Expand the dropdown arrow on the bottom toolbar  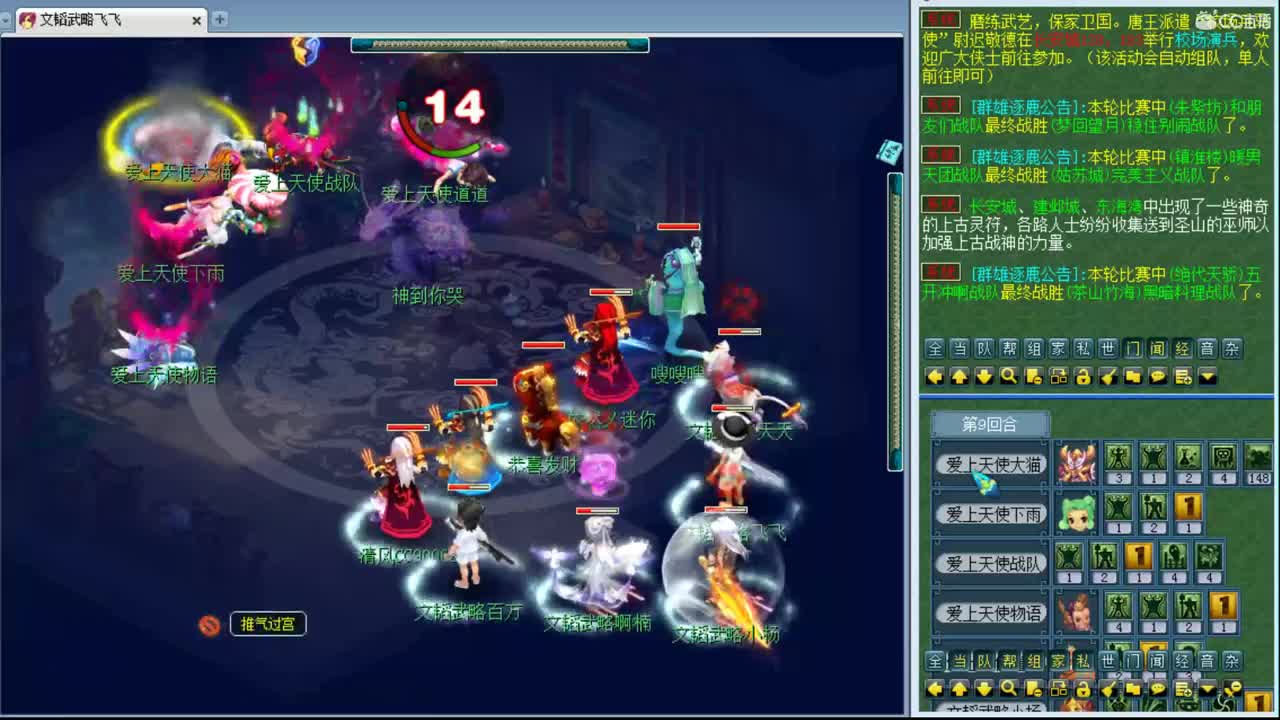(1207, 690)
